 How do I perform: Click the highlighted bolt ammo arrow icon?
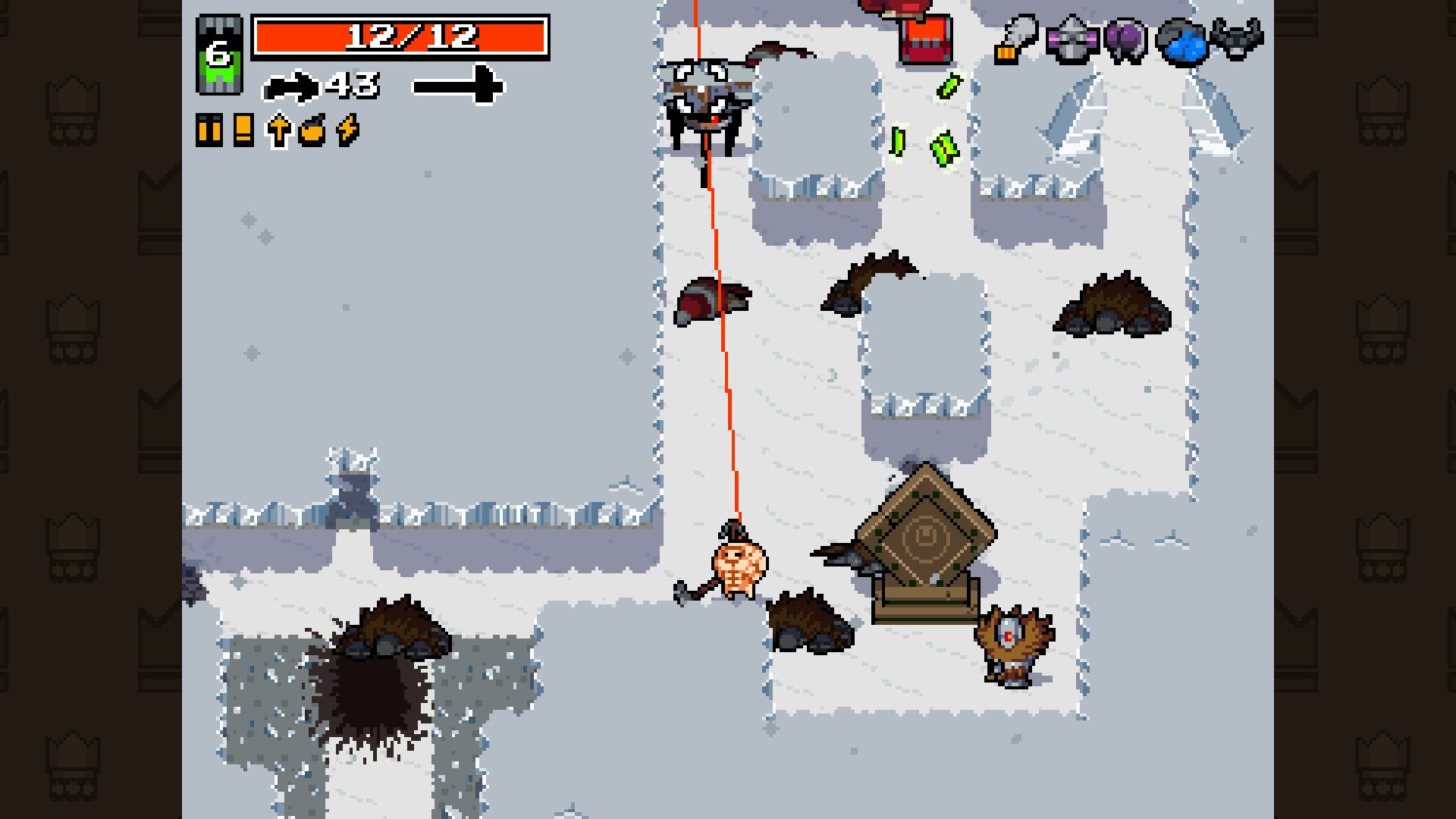pos(278,130)
